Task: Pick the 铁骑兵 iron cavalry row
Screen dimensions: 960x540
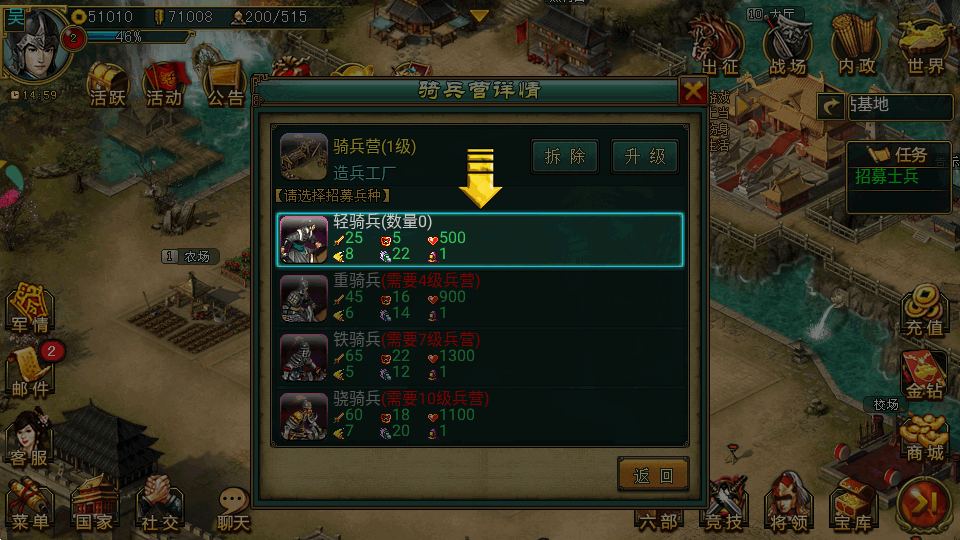Action: (480, 357)
